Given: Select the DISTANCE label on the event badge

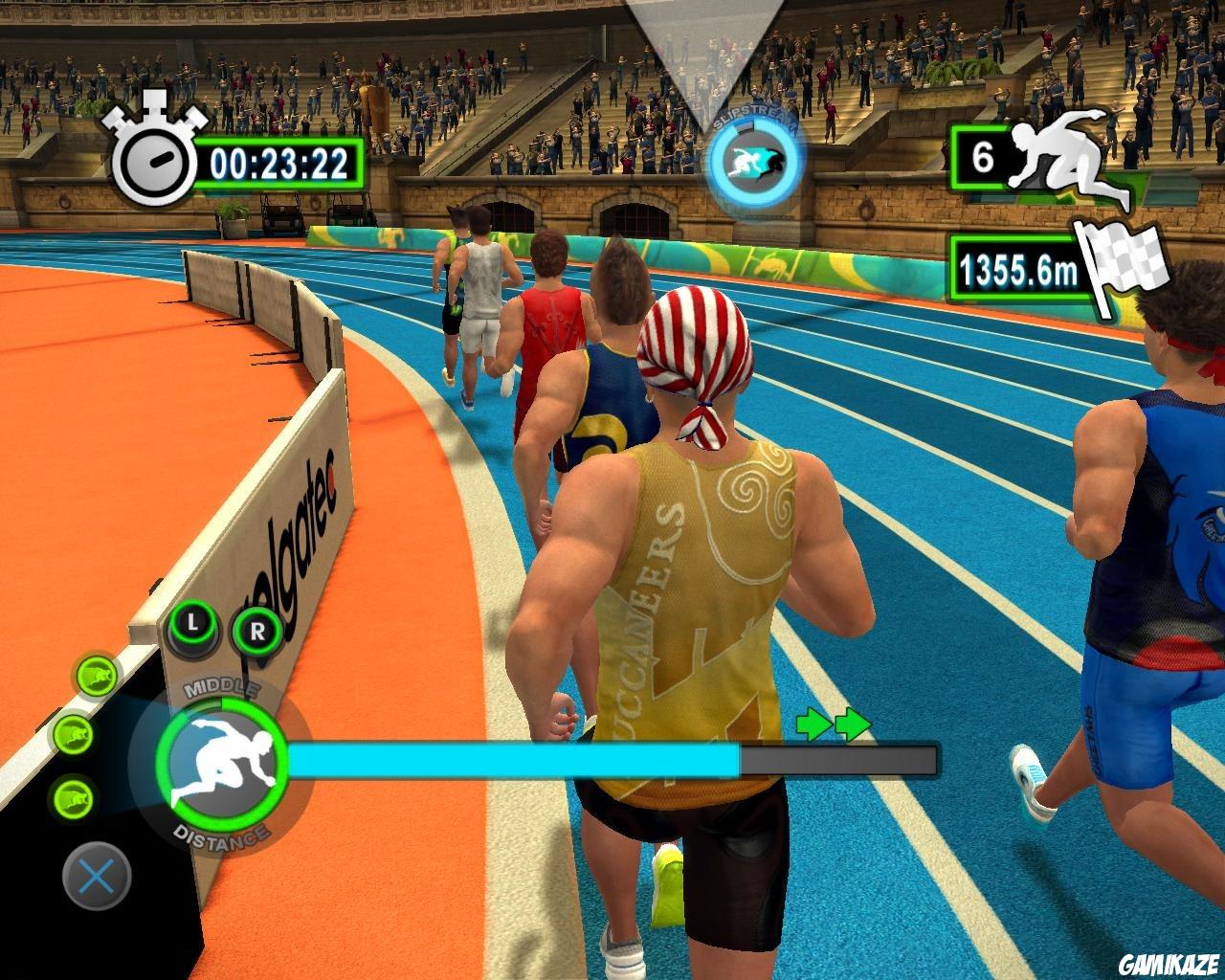Looking at the screenshot, I should coord(222,834).
